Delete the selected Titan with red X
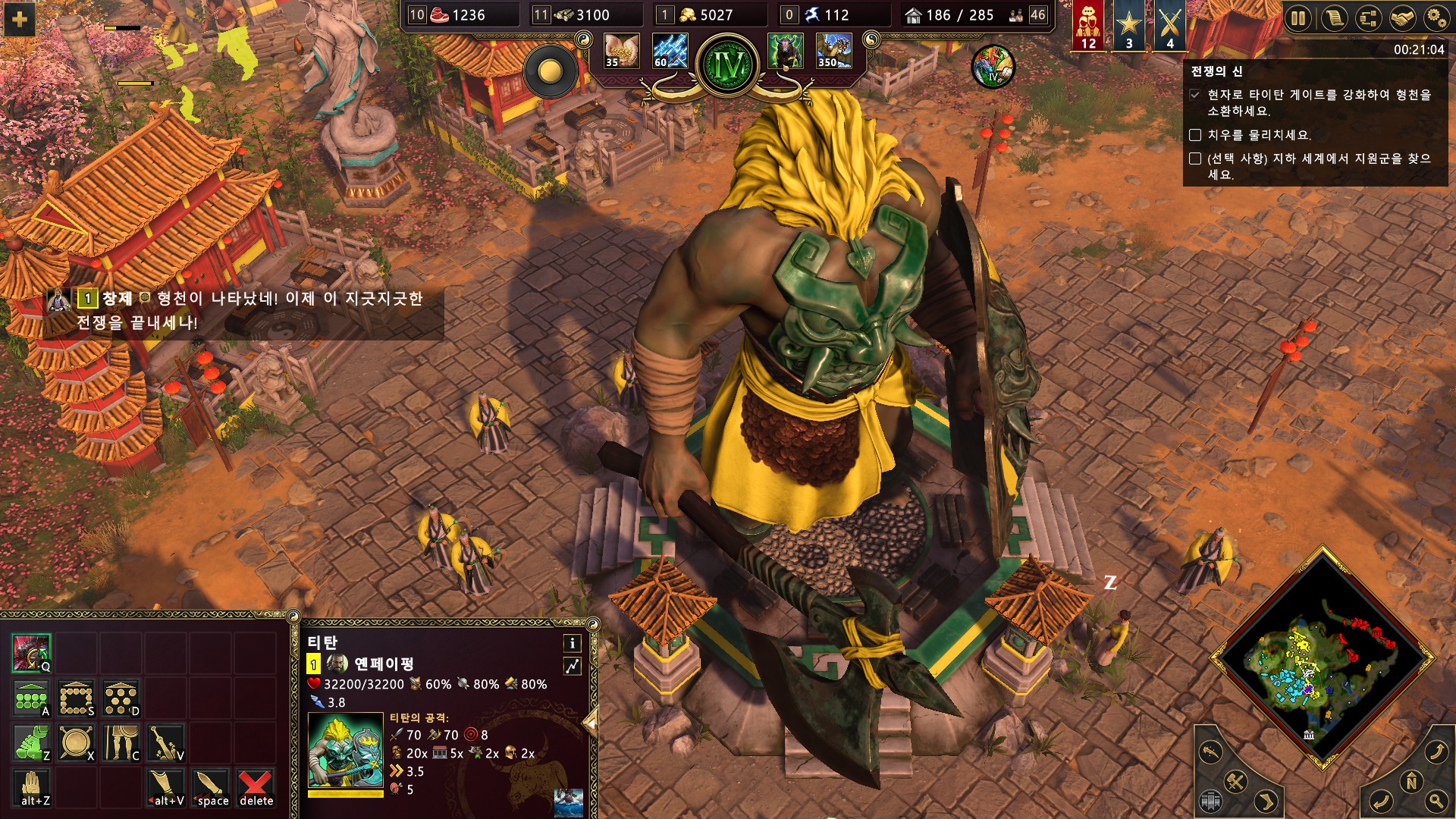The height and width of the screenshot is (819, 1456). pyautogui.click(x=256, y=787)
